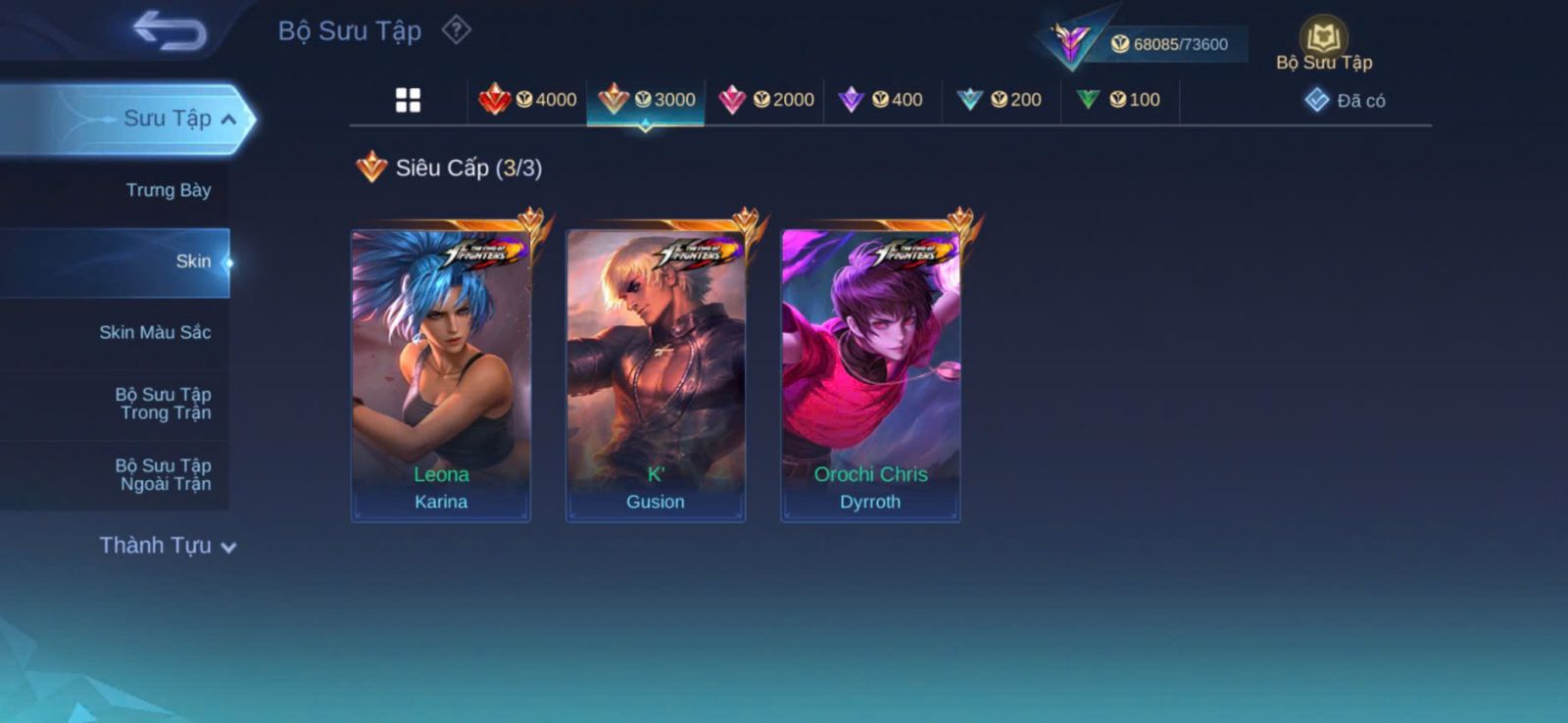Open the collection help question mark
This screenshot has width=1568, height=723.
point(456,30)
